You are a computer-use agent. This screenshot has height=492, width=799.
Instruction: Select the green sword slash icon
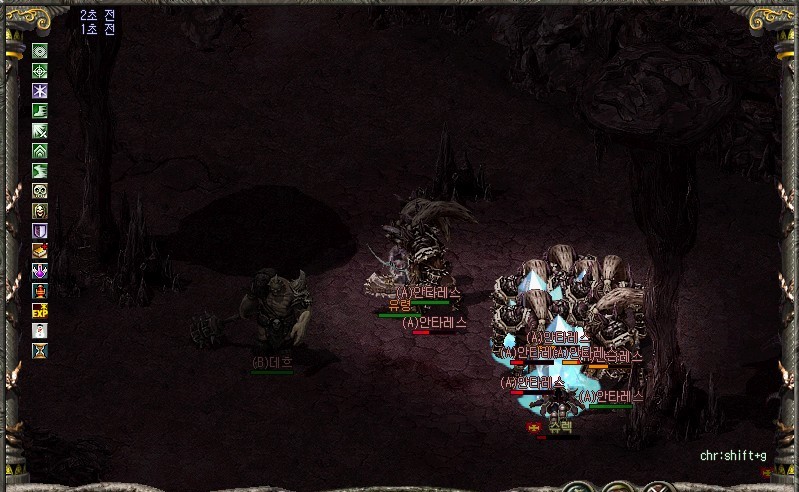click(40, 131)
